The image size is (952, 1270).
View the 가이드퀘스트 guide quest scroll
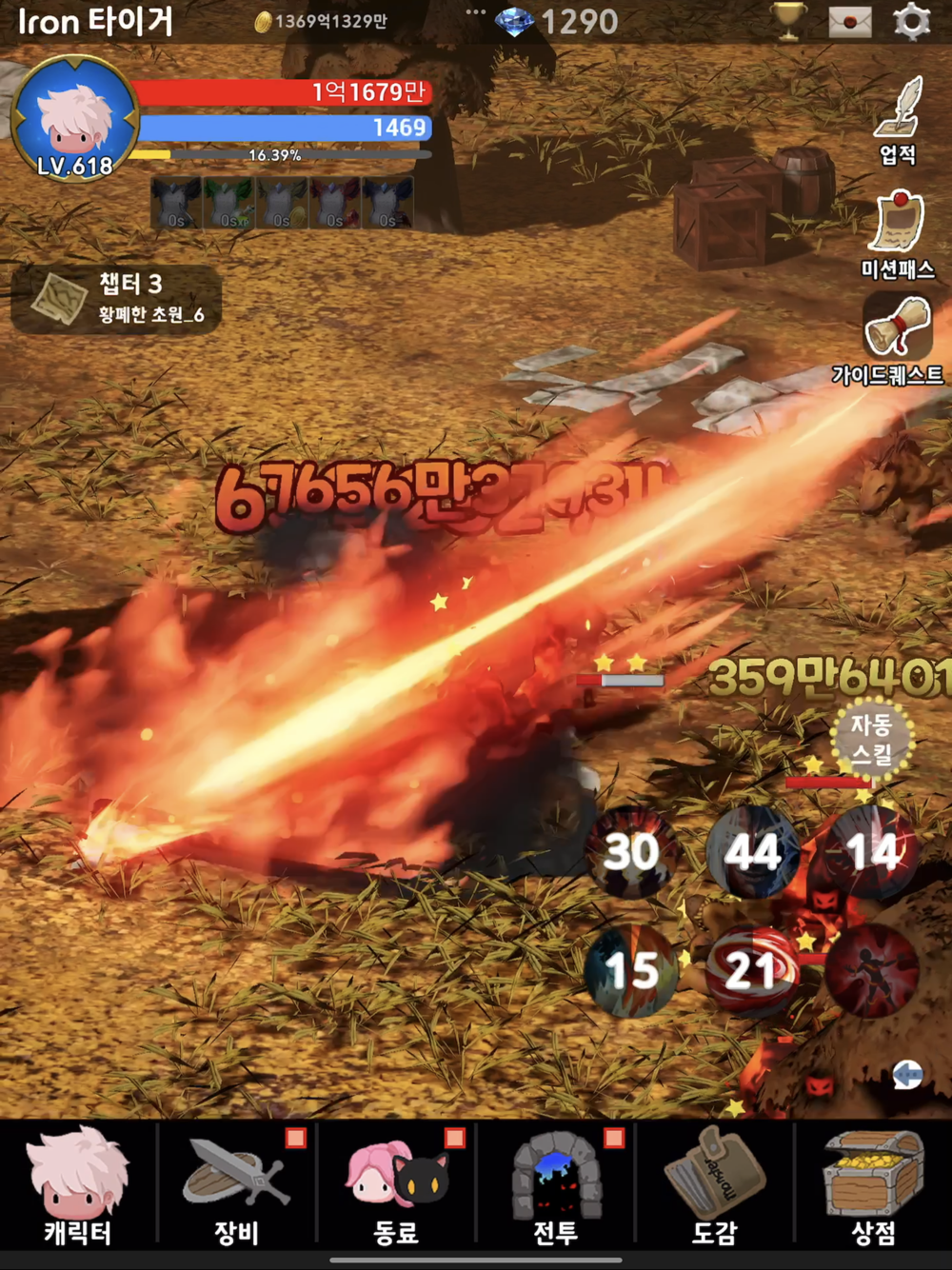[x=895, y=338]
